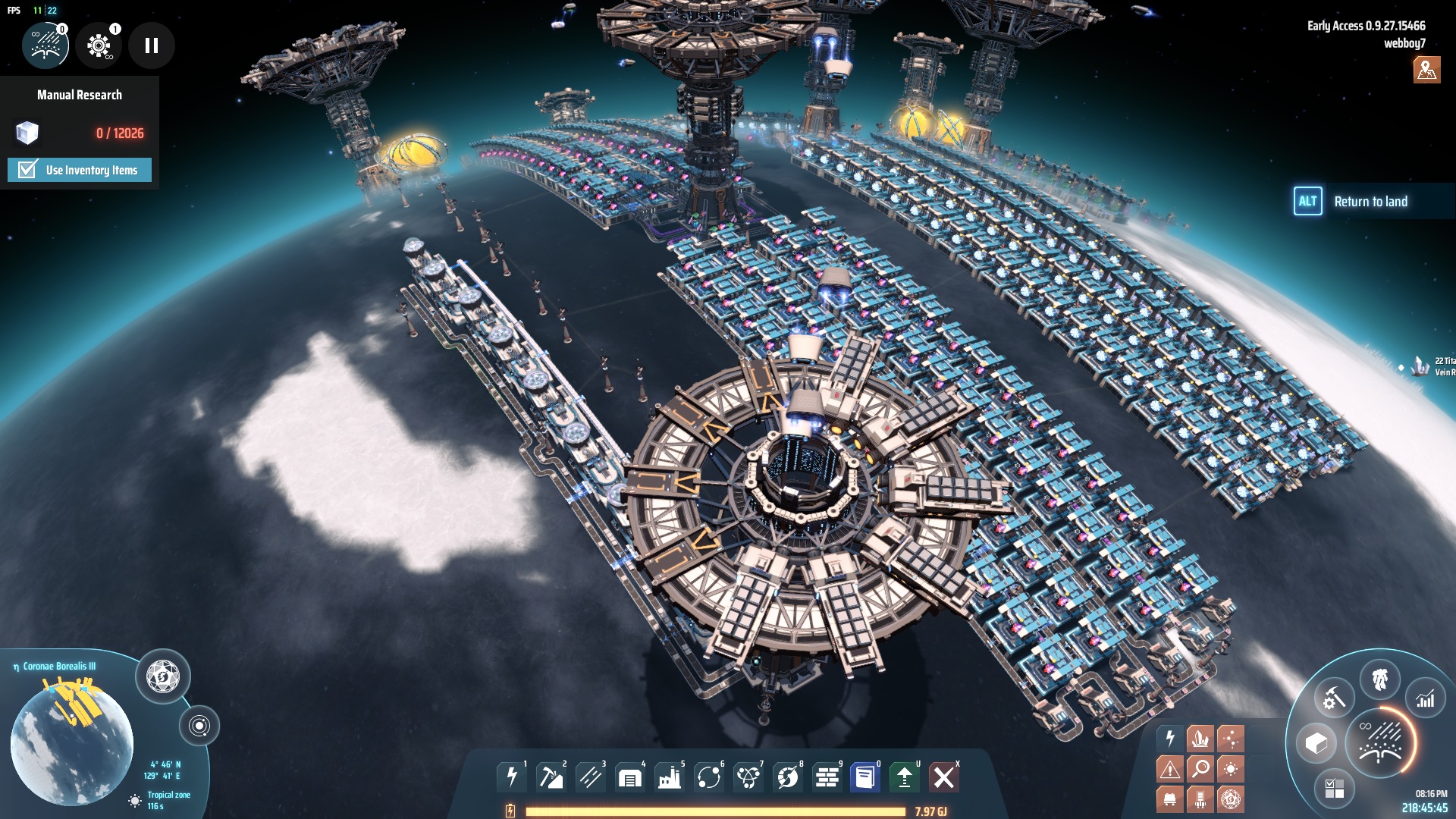Open the statistics chart panel

click(1426, 699)
